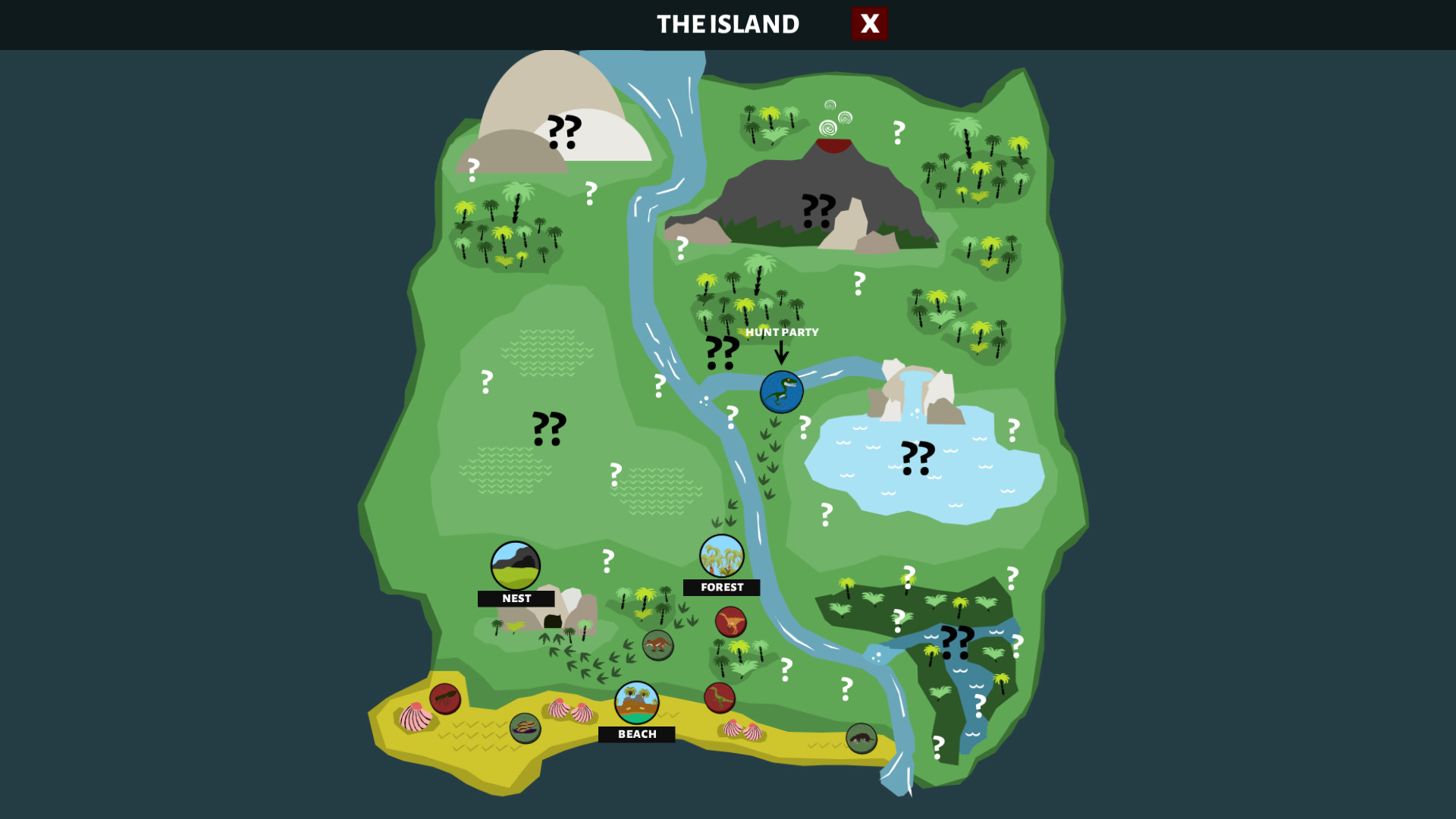Open the Forest location icon
Viewport: 1456px width, 819px height.
click(x=720, y=556)
